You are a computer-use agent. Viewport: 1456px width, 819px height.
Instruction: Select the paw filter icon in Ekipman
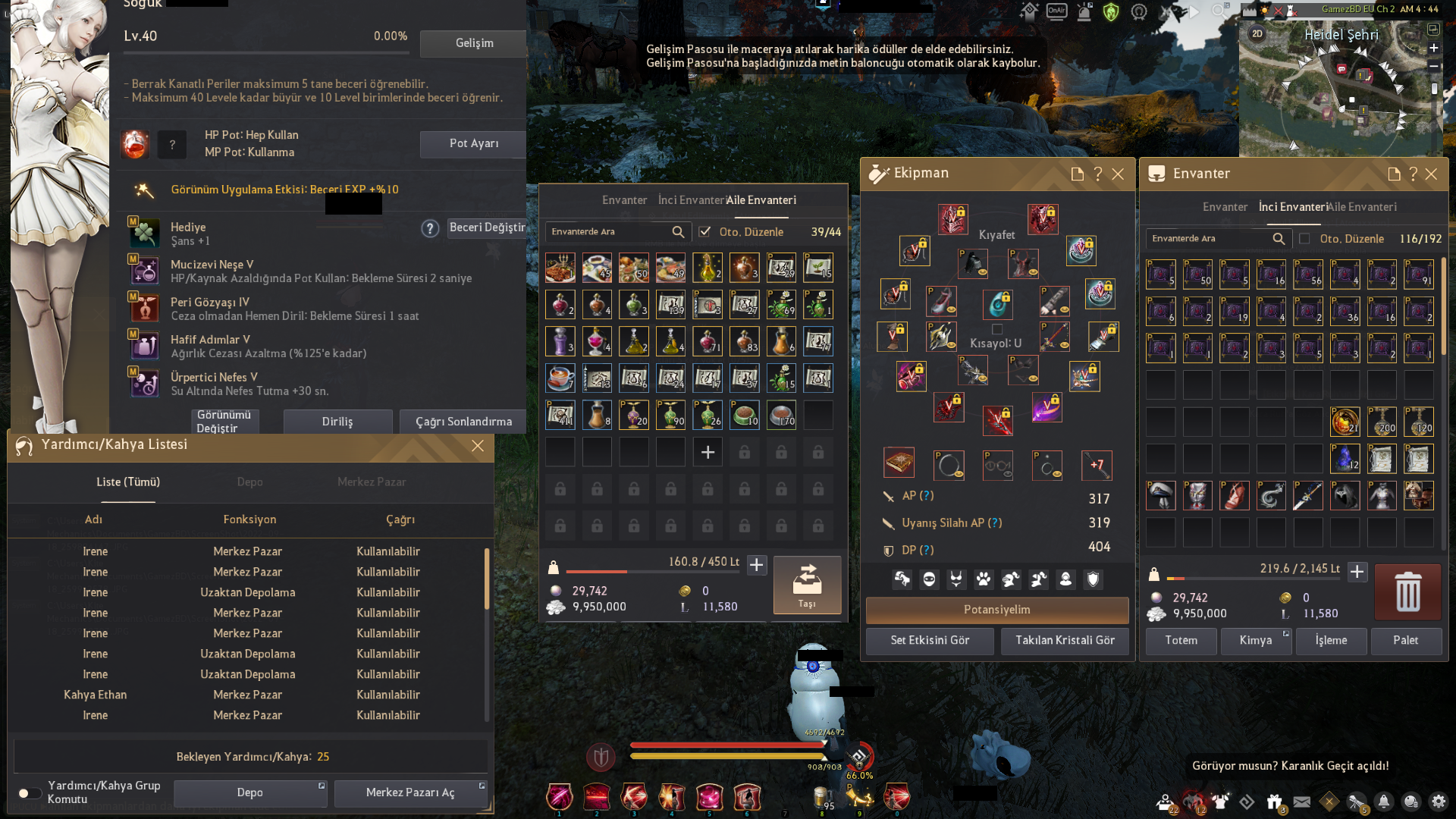click(x=984, y=579)
